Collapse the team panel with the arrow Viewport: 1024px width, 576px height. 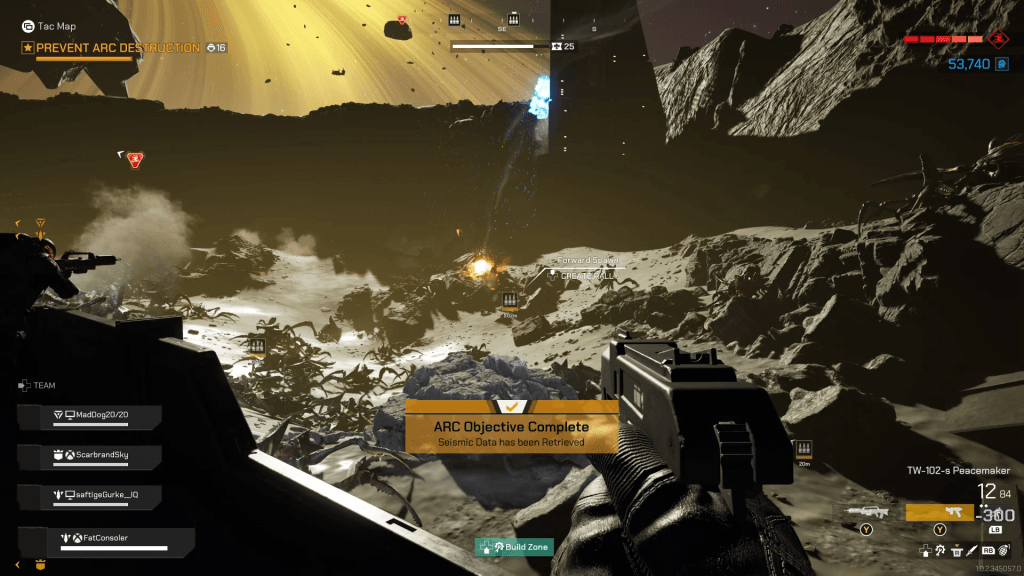17,565
